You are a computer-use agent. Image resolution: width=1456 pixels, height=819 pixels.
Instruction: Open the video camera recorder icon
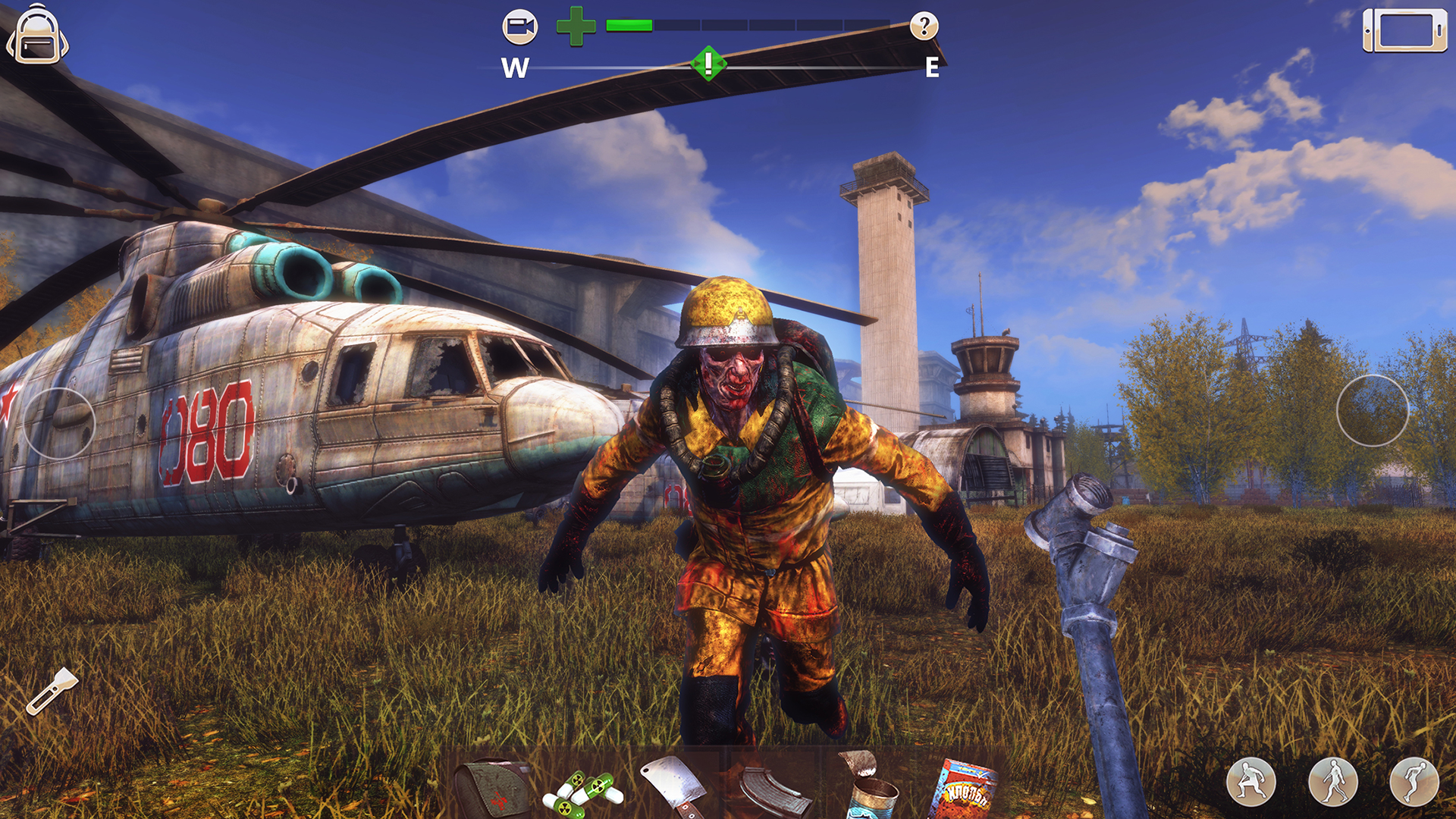tap(522, 27)
